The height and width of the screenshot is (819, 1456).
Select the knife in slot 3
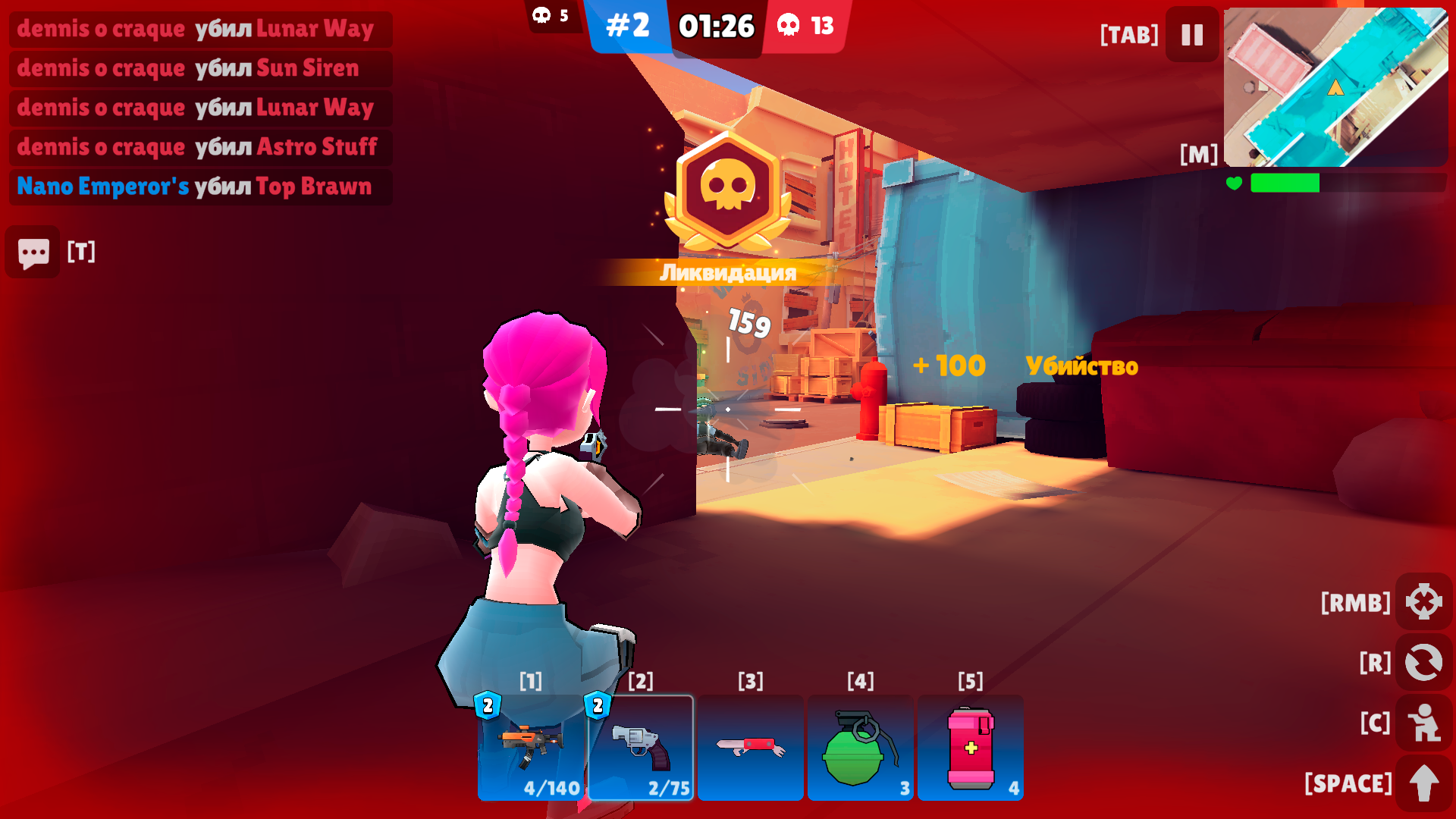tap(751, 747)
